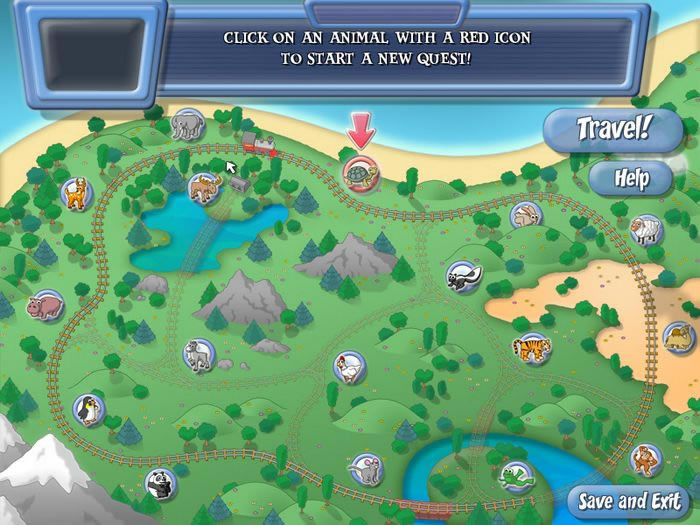Select the elephant map icon
The width and height of the screenshot is (700, 525).
[x=187, y=124]
